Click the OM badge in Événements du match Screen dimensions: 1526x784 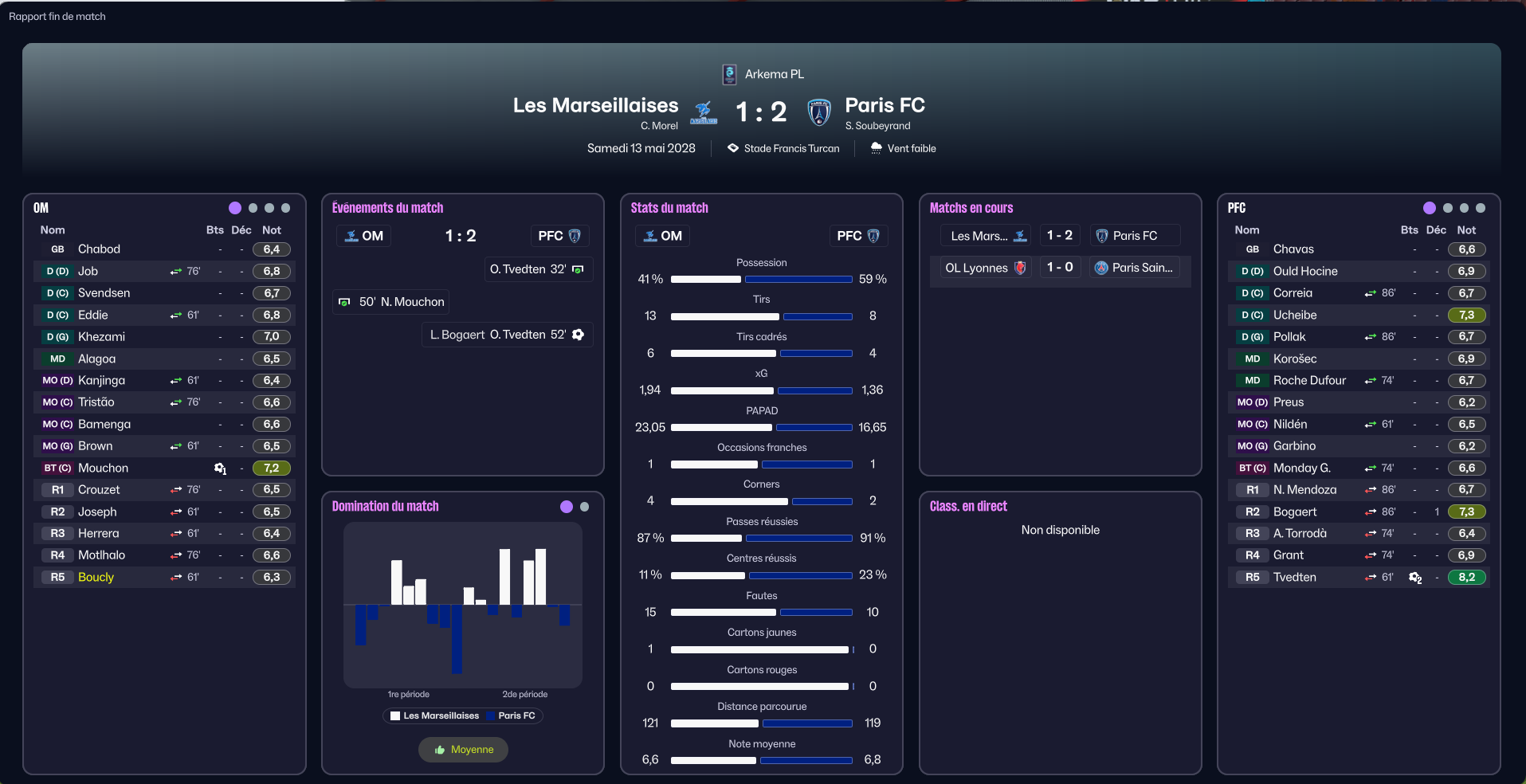click(x=363, y=236)
